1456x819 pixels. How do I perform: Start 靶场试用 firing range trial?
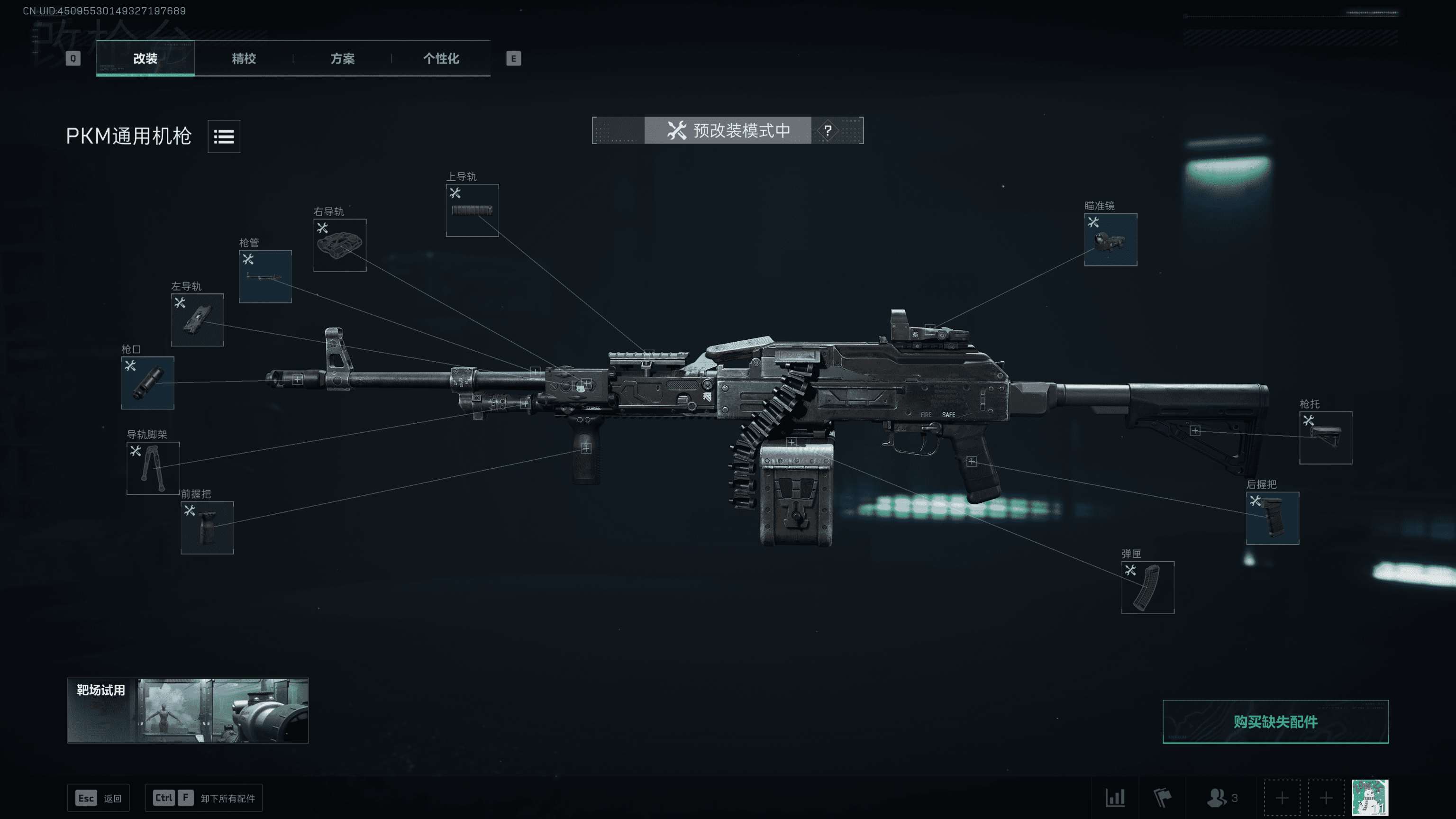click(188, 710)
